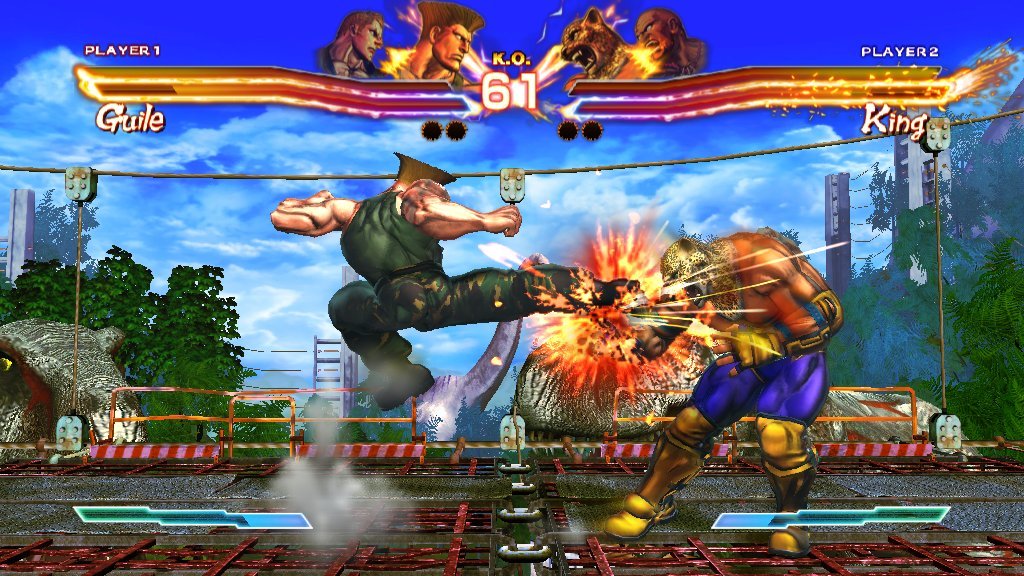
Task: Click Player 1's tag partner portrait
Action: click(x=352, y=45)
